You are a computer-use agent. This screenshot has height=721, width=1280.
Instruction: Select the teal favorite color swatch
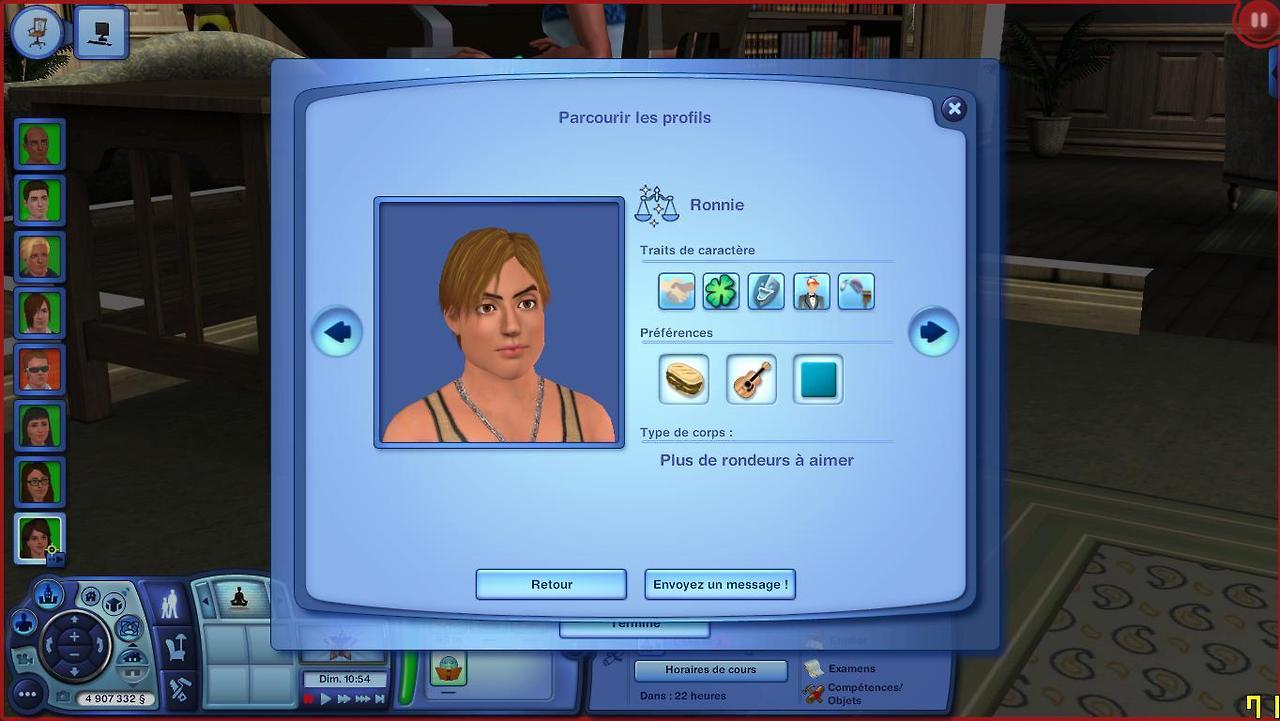(x=818, y=380)
